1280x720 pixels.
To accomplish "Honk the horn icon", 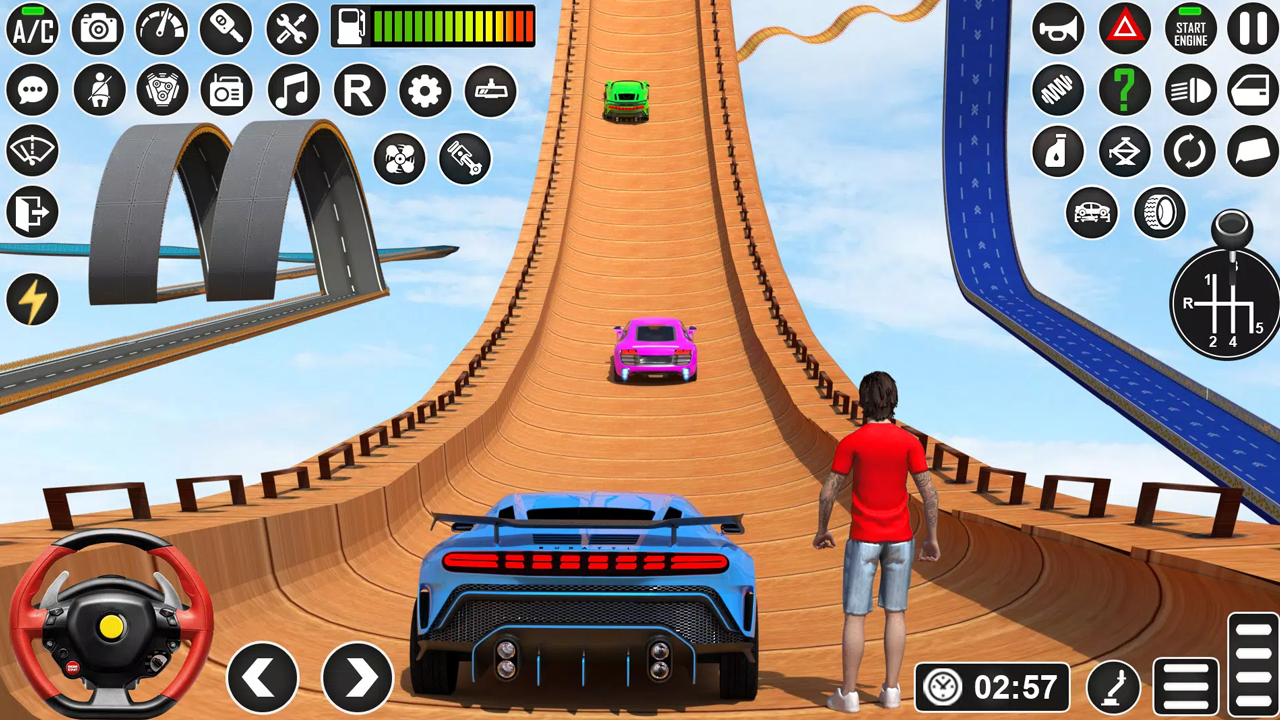I will point(1058,30).
